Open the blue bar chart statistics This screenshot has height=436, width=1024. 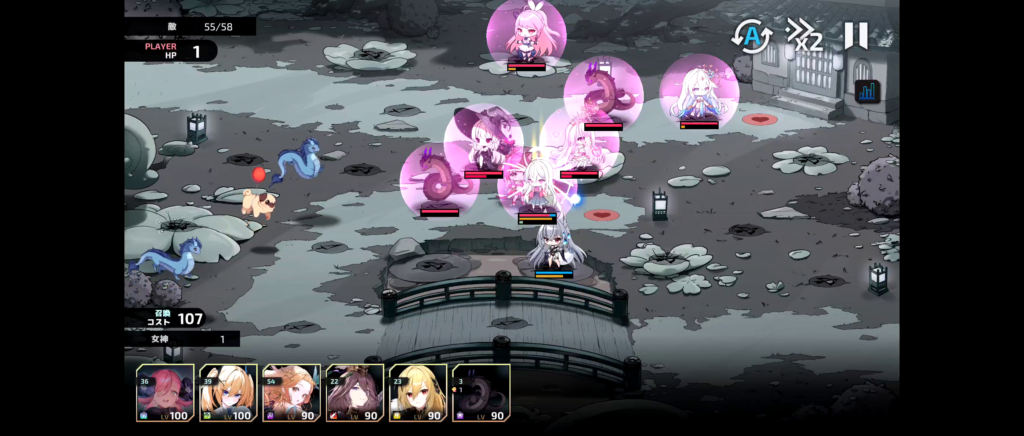pyautogui.click(x=866, y=91)
